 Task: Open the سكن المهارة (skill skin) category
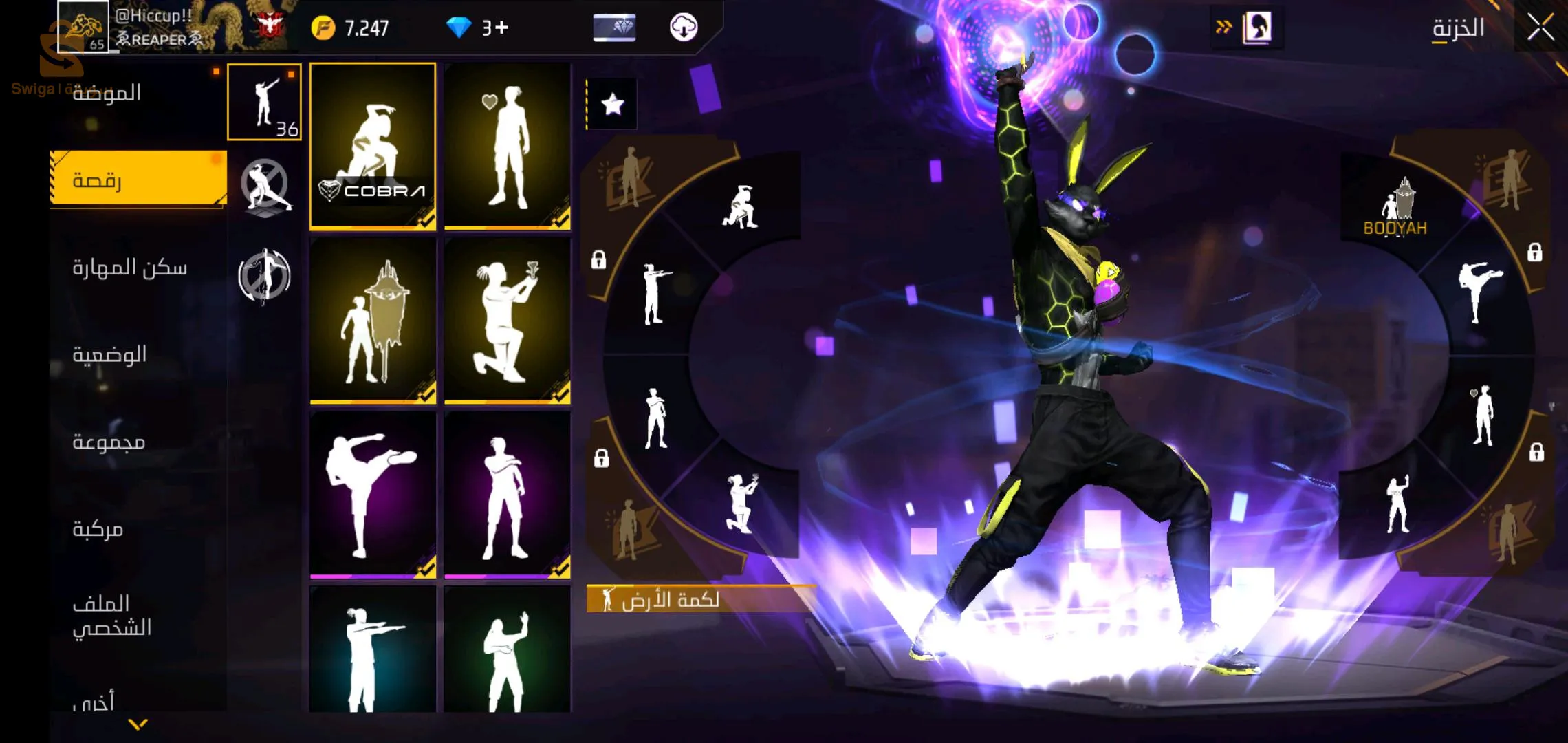coord(129,268)
